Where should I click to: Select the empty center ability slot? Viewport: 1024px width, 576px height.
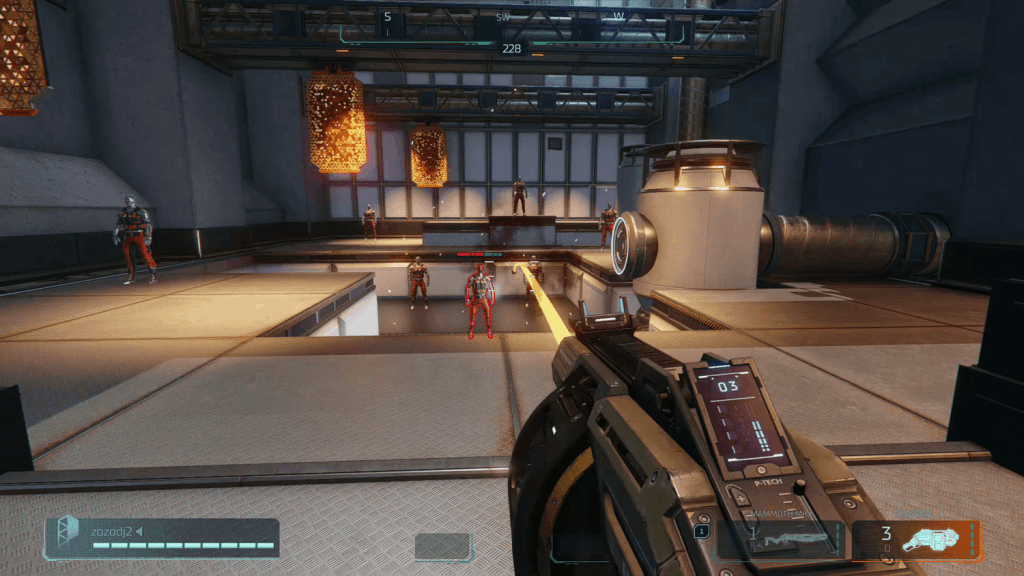click(x=443, y=546)
